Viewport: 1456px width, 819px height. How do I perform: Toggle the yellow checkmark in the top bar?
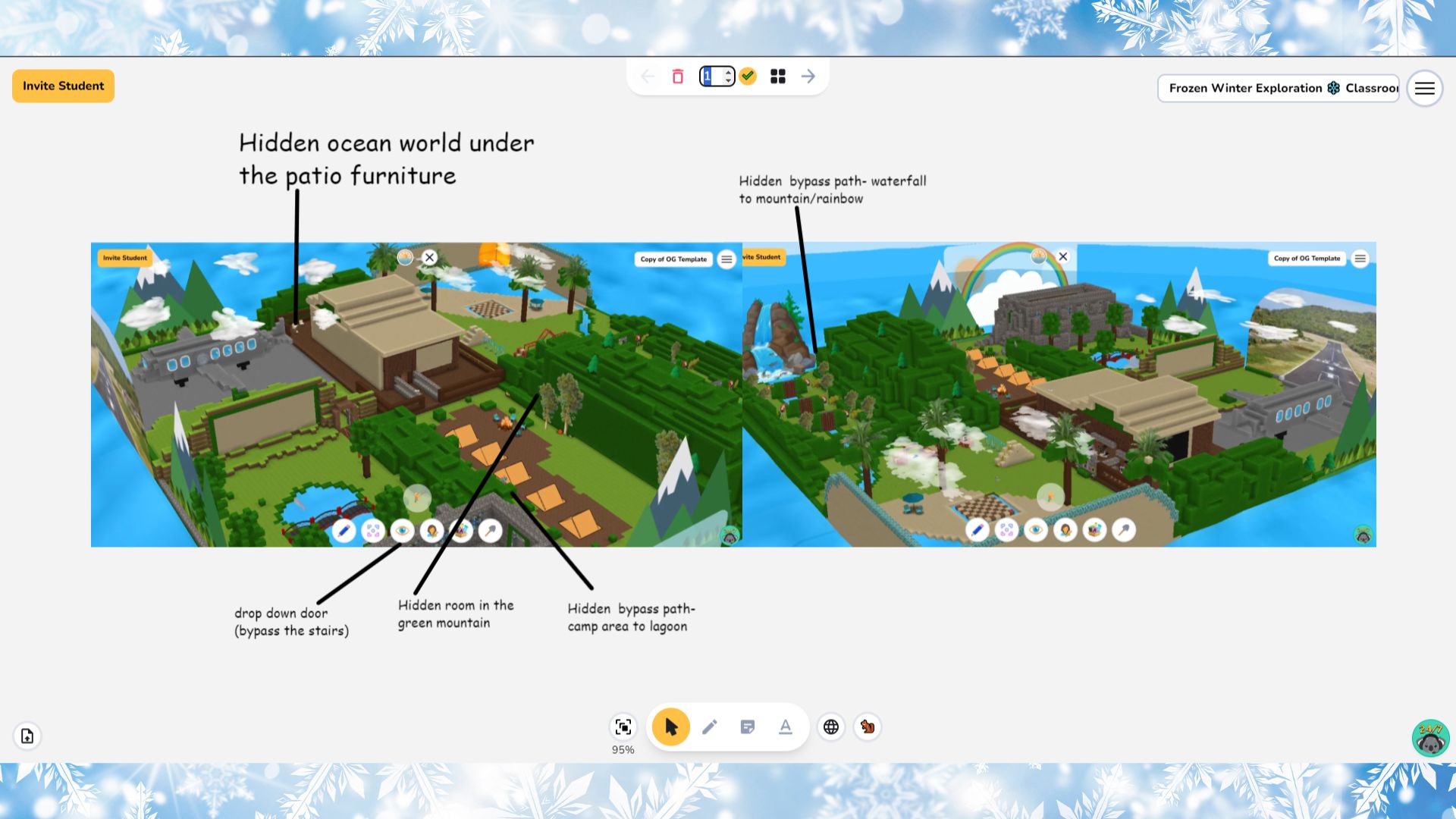(748, 76)
